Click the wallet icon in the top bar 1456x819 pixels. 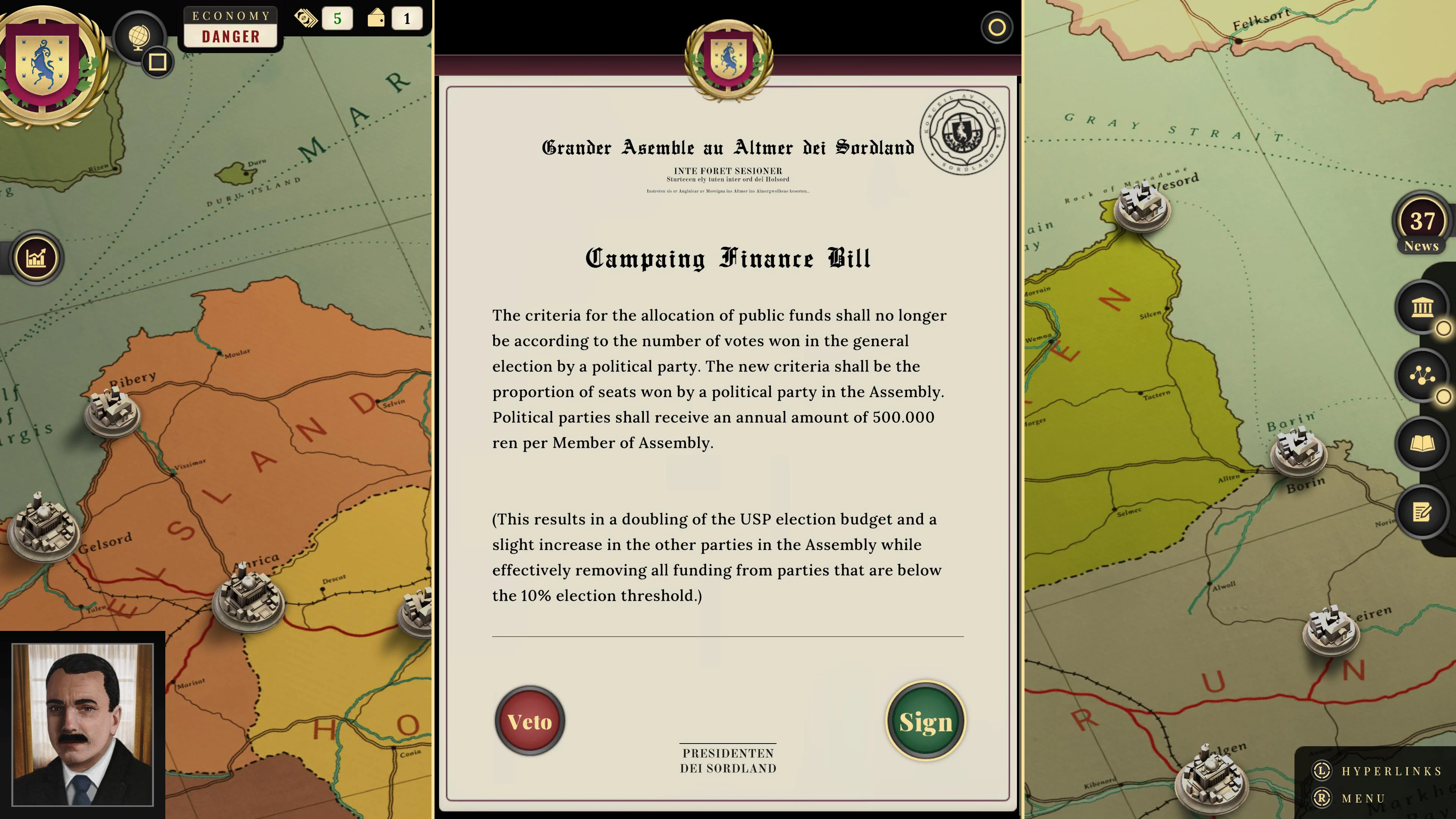point(375,18)
